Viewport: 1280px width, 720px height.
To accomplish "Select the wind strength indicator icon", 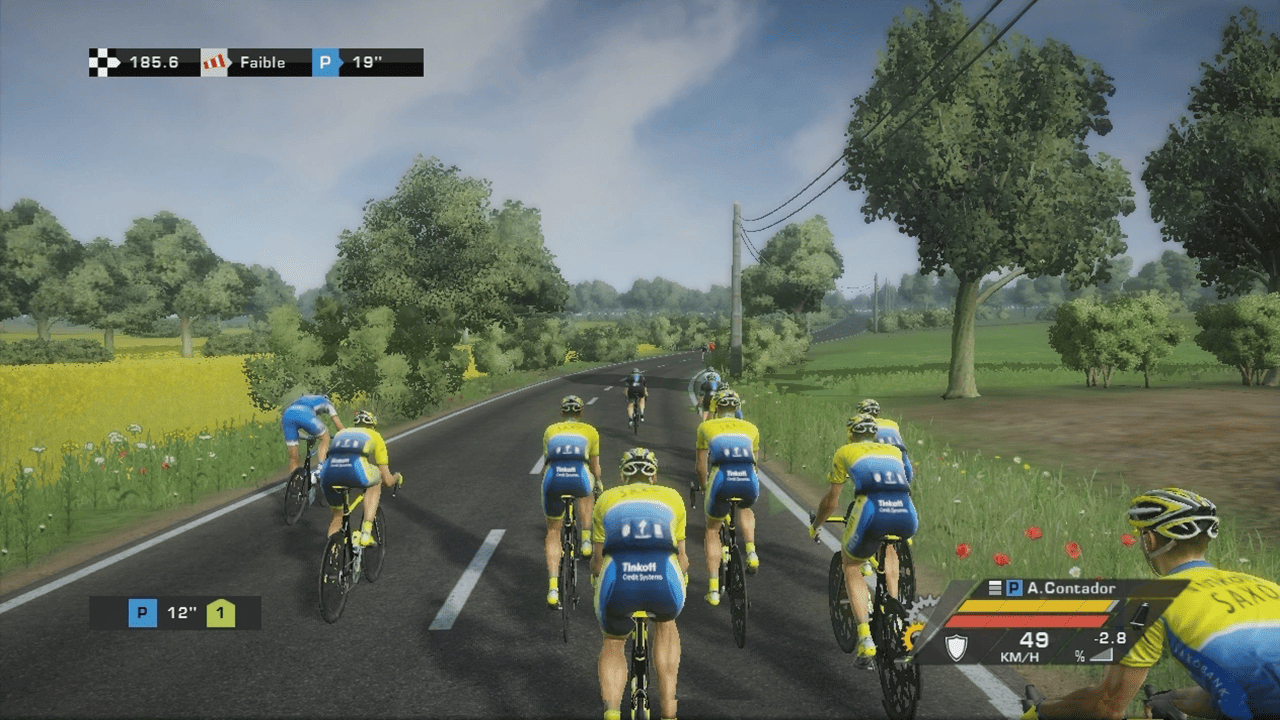I will pyautogui.click(x=213, y=62).
